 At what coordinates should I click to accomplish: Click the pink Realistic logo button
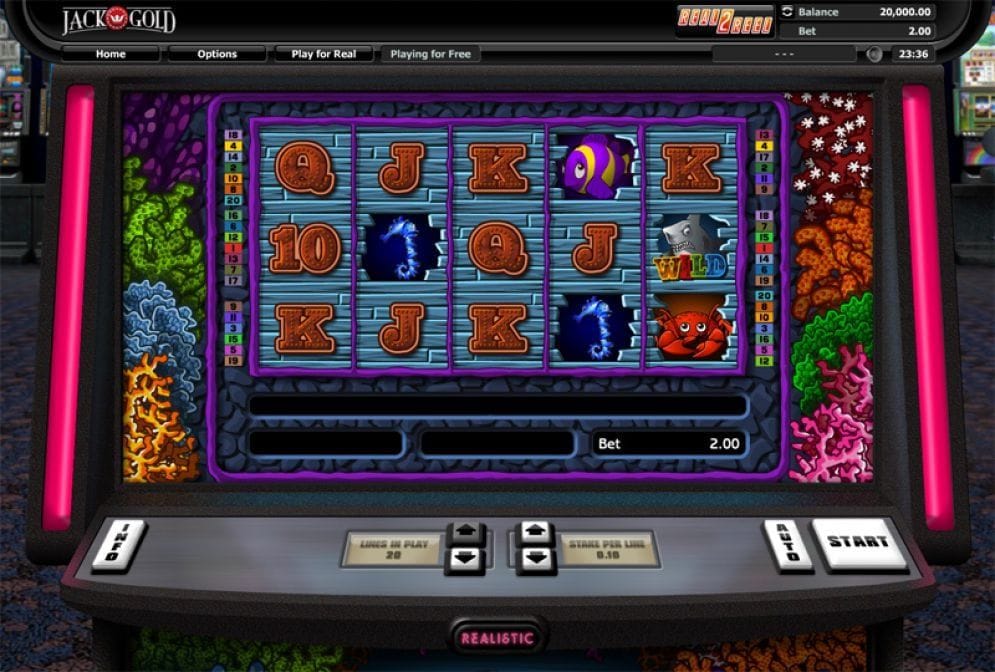tap(498, 637)
